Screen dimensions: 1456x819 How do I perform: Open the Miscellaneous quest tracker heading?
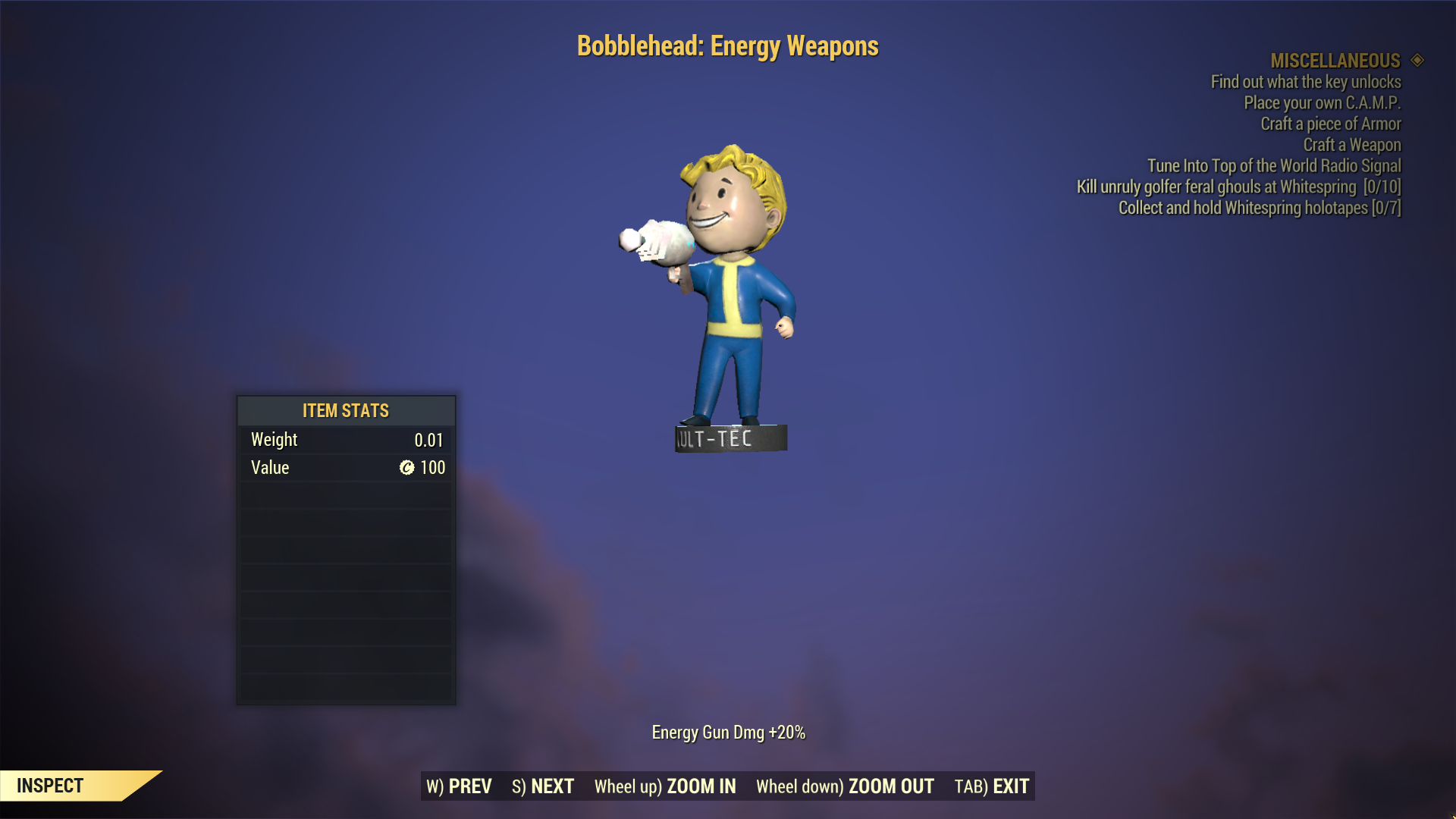(x=1335, y=61)
